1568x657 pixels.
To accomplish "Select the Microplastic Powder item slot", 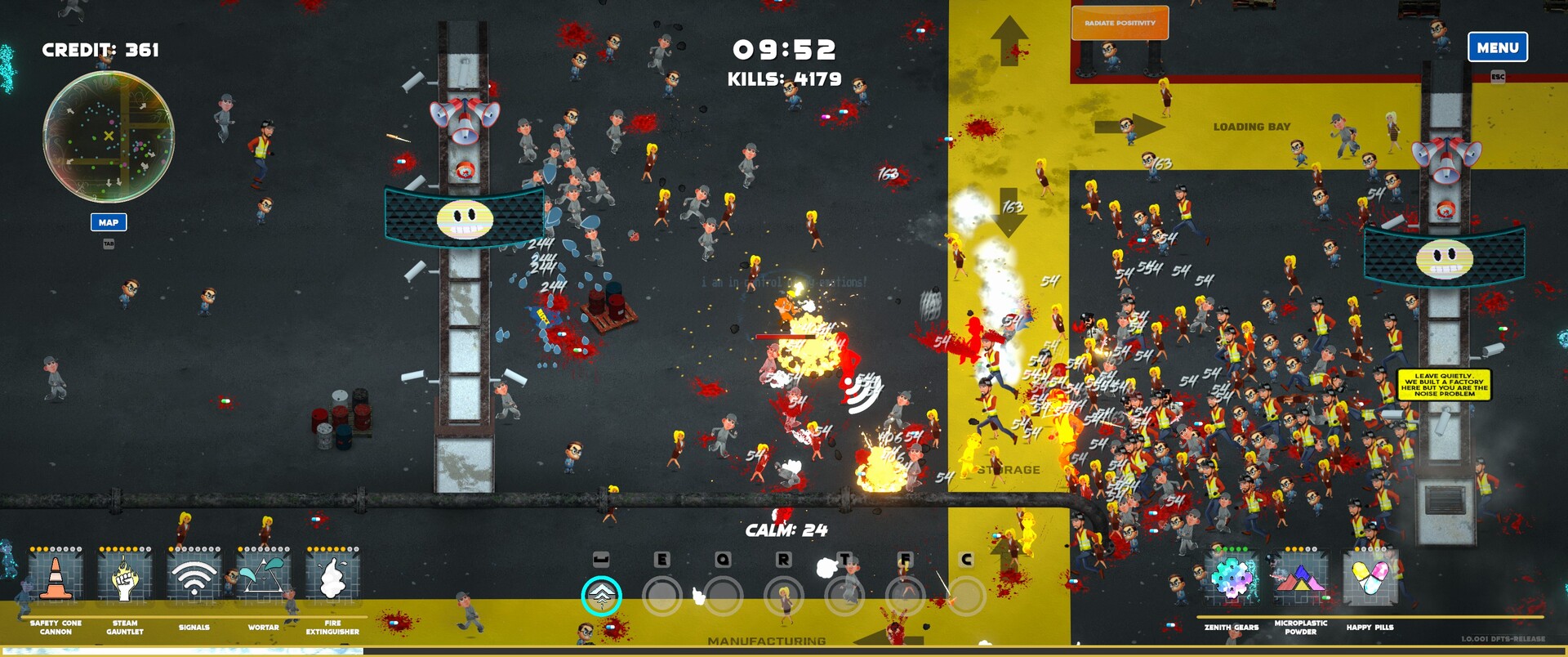I will click(x=1300, y=579).
